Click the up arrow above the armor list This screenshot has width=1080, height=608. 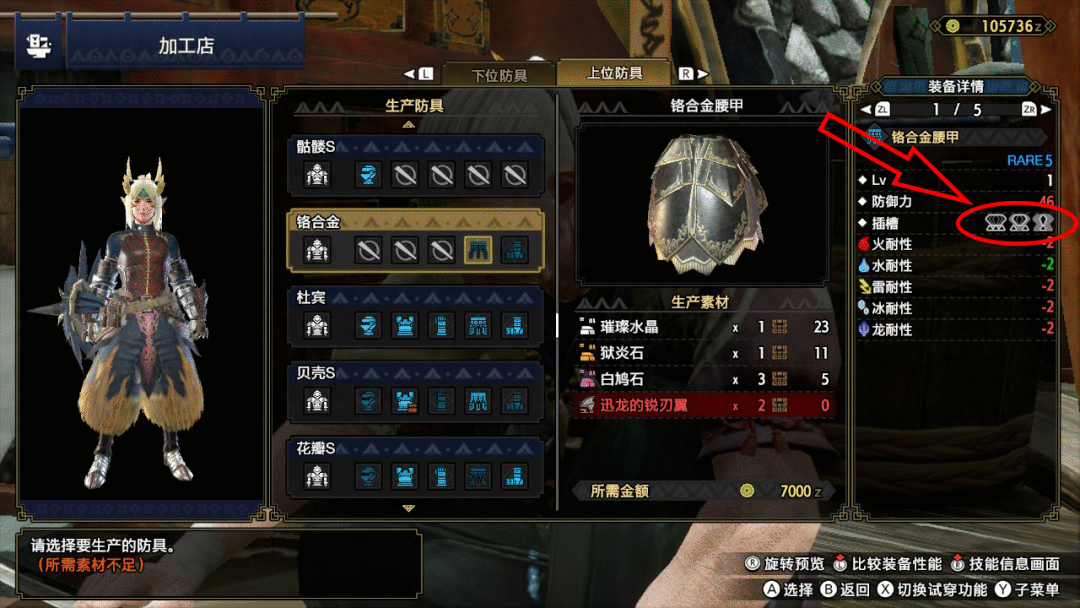(408, 125)
